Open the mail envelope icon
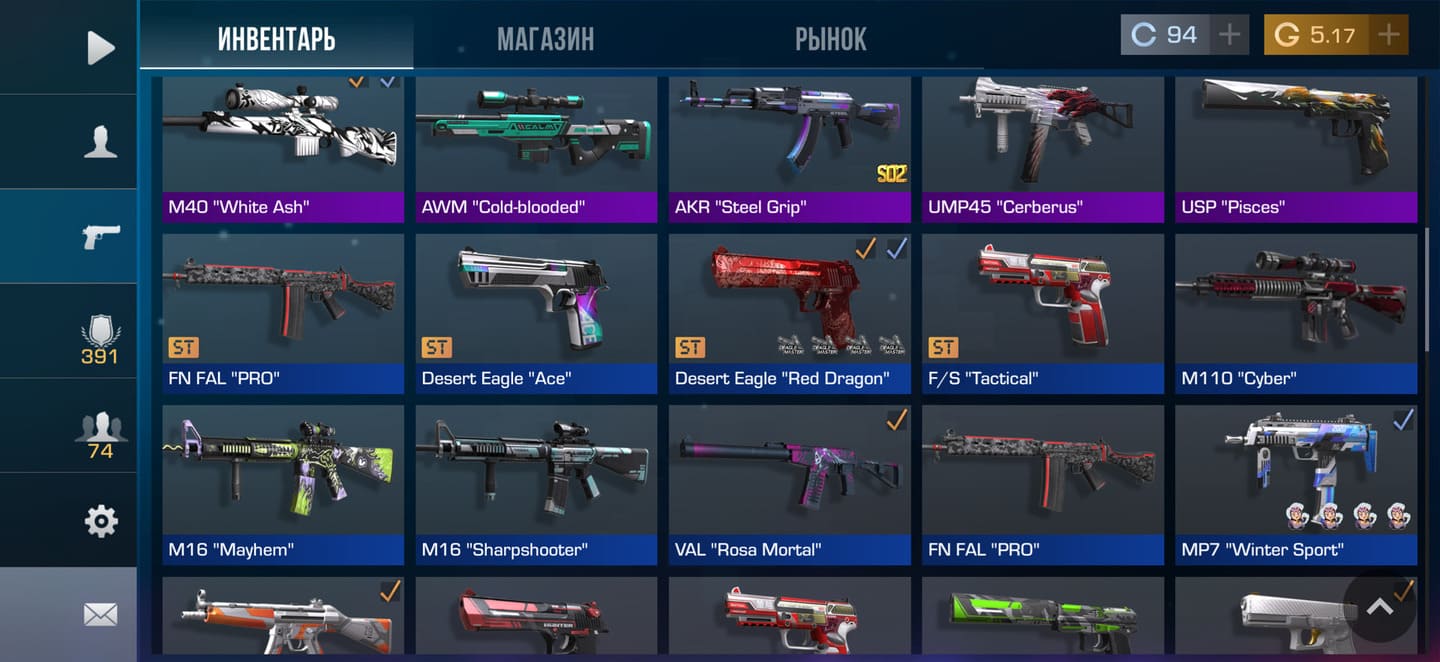The width and height of the screenshot is (1440, 662). pyautogui.click(x=100, y=614)
